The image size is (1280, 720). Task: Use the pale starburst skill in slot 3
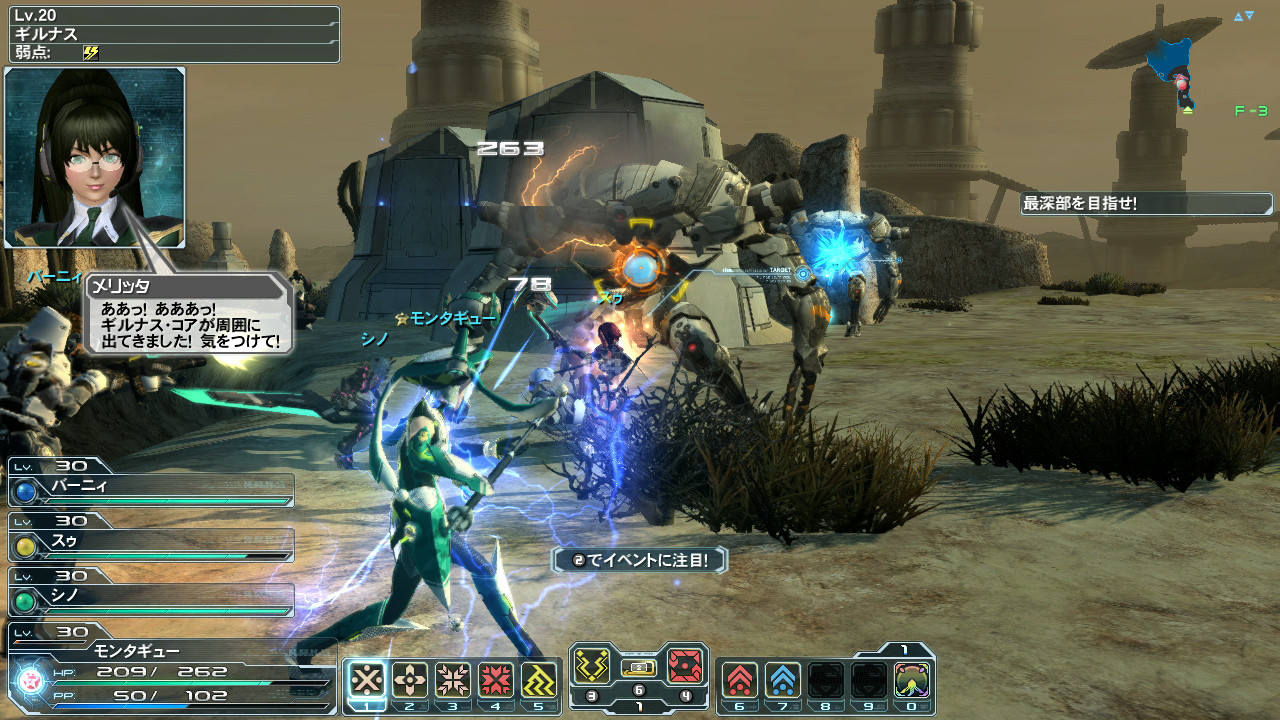coord(453,680)
